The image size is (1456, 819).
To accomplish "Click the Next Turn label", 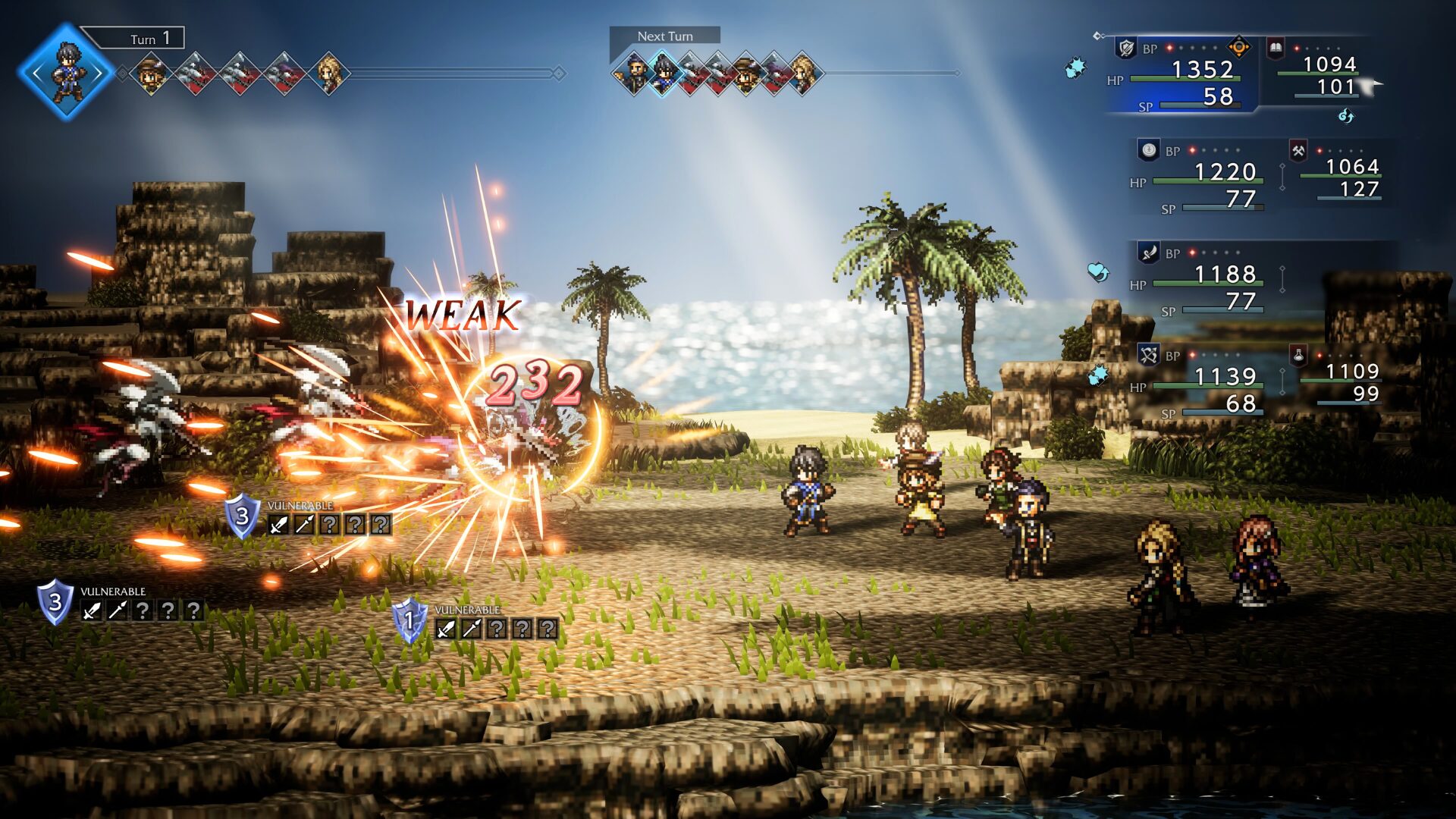I will [x=664, y=36].
